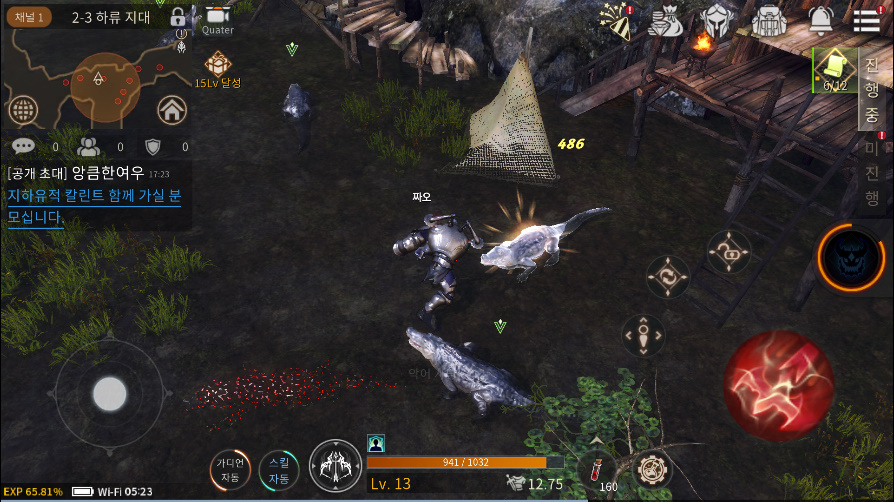Change the Quater camera view mode
894x502 pixels.
(x=217, y=19)
